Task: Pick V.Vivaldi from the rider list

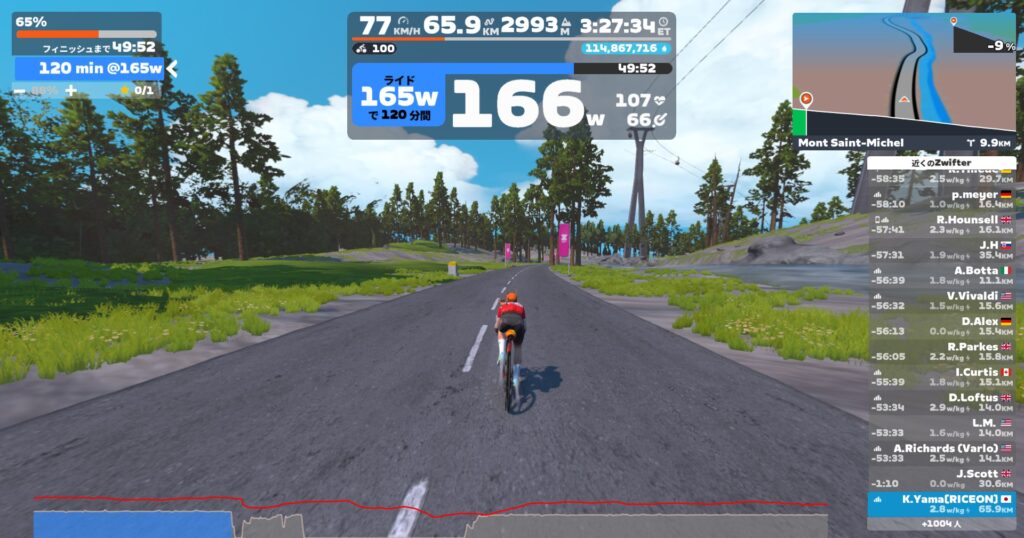Action: pyautogui.click(x=940, y=300)
